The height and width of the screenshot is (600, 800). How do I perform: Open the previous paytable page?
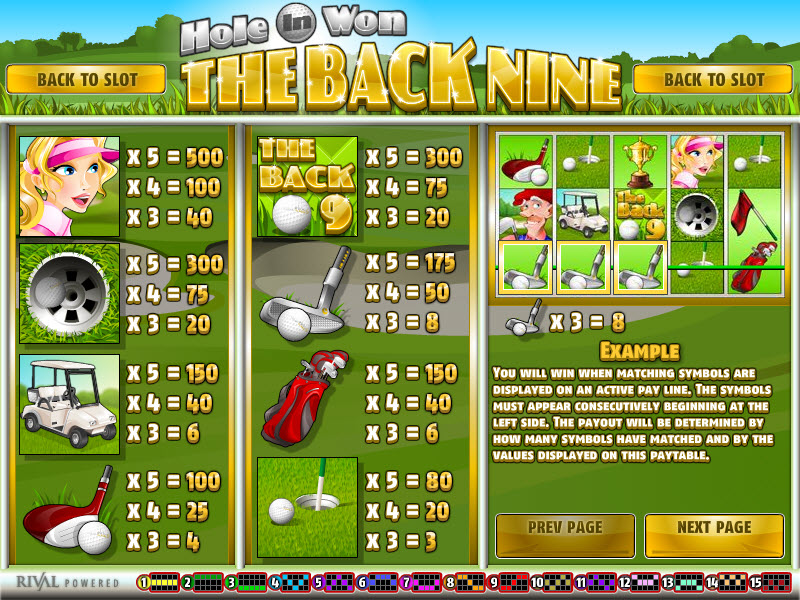(x=565, y=528)
